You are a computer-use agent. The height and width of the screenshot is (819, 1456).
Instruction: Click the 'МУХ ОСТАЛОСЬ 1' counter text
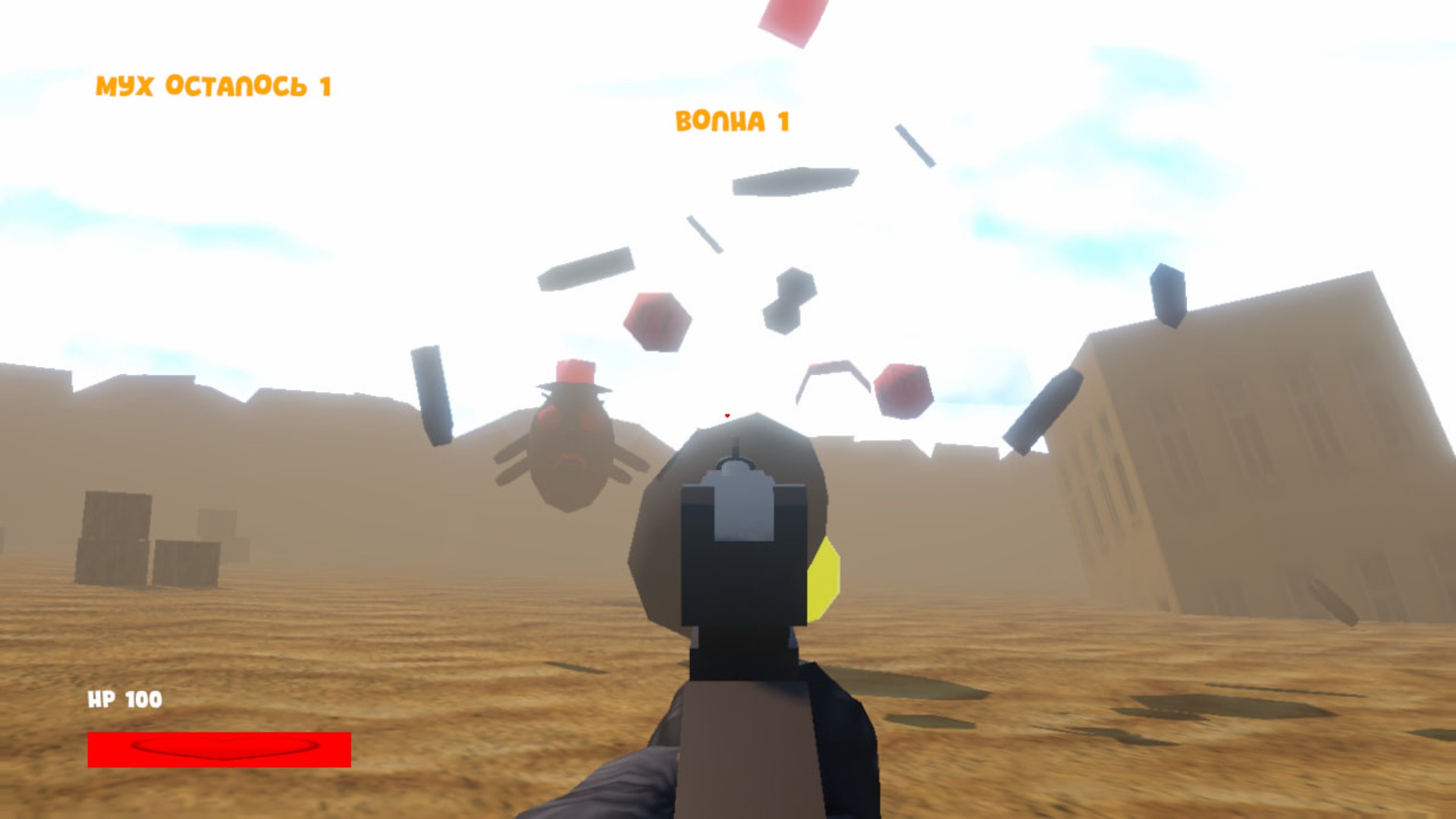pyautogui.click(x=215, y=86)
